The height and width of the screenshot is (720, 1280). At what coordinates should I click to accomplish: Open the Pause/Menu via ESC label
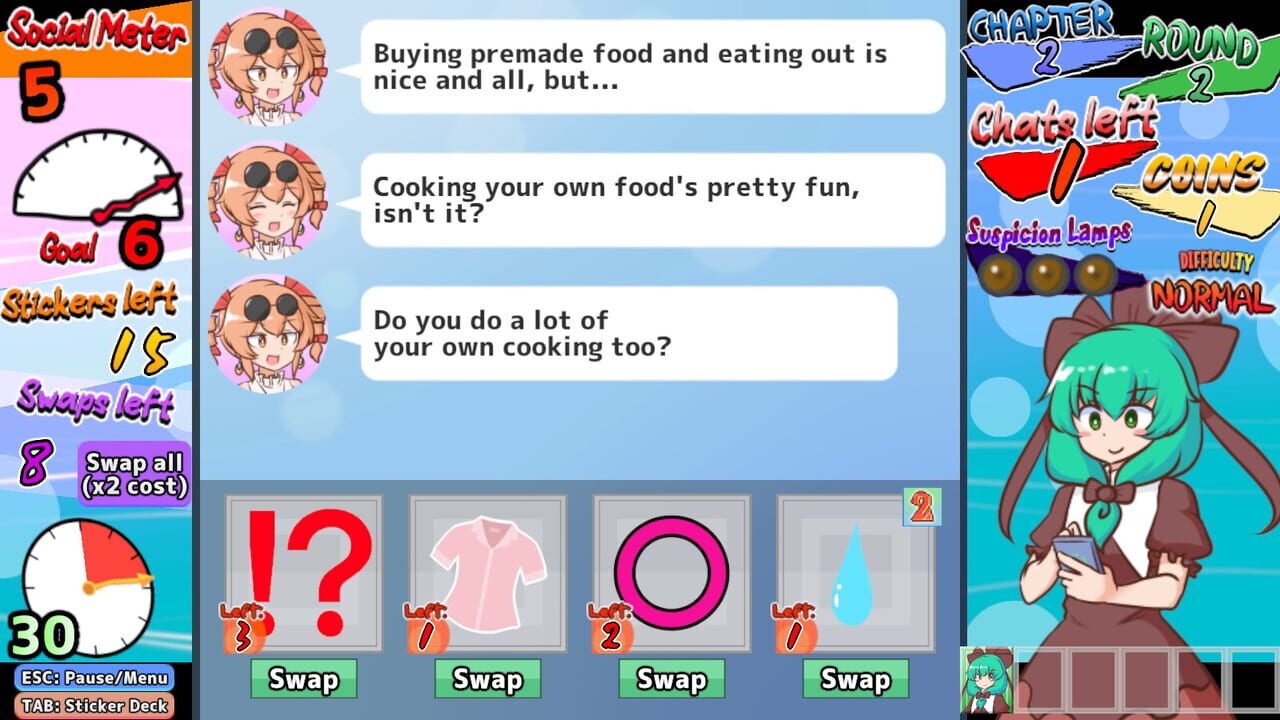(95, 677)
